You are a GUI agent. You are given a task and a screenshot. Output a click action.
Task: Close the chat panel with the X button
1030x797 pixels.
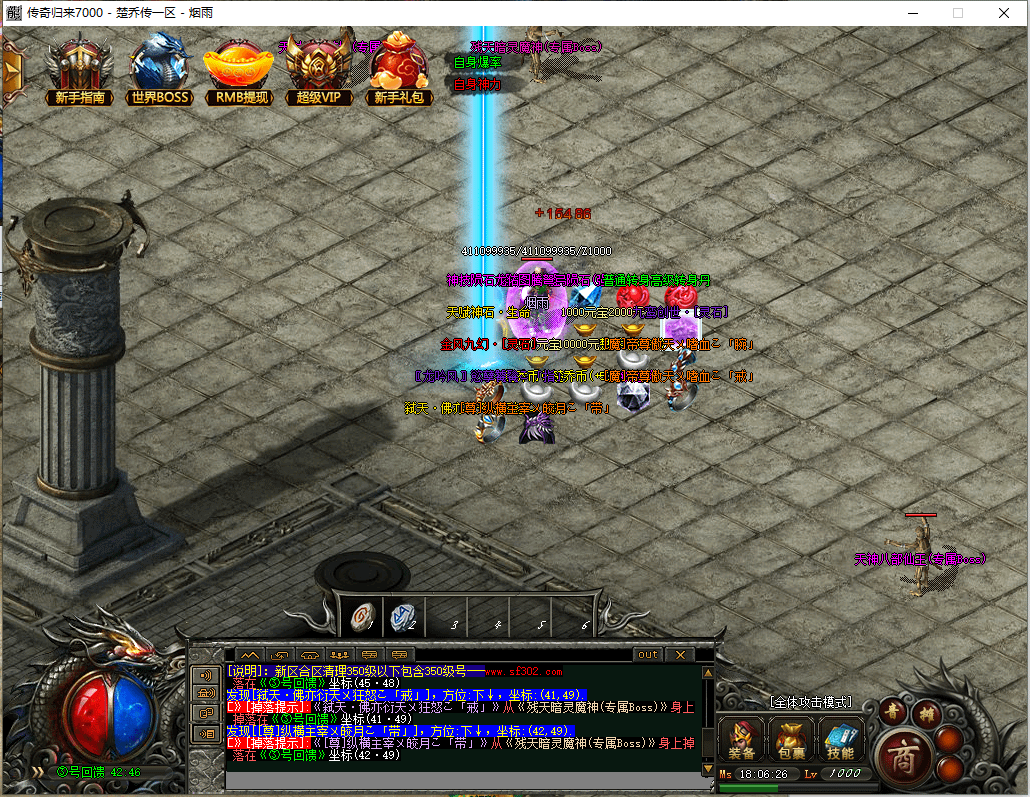click(x=680, y=655)
